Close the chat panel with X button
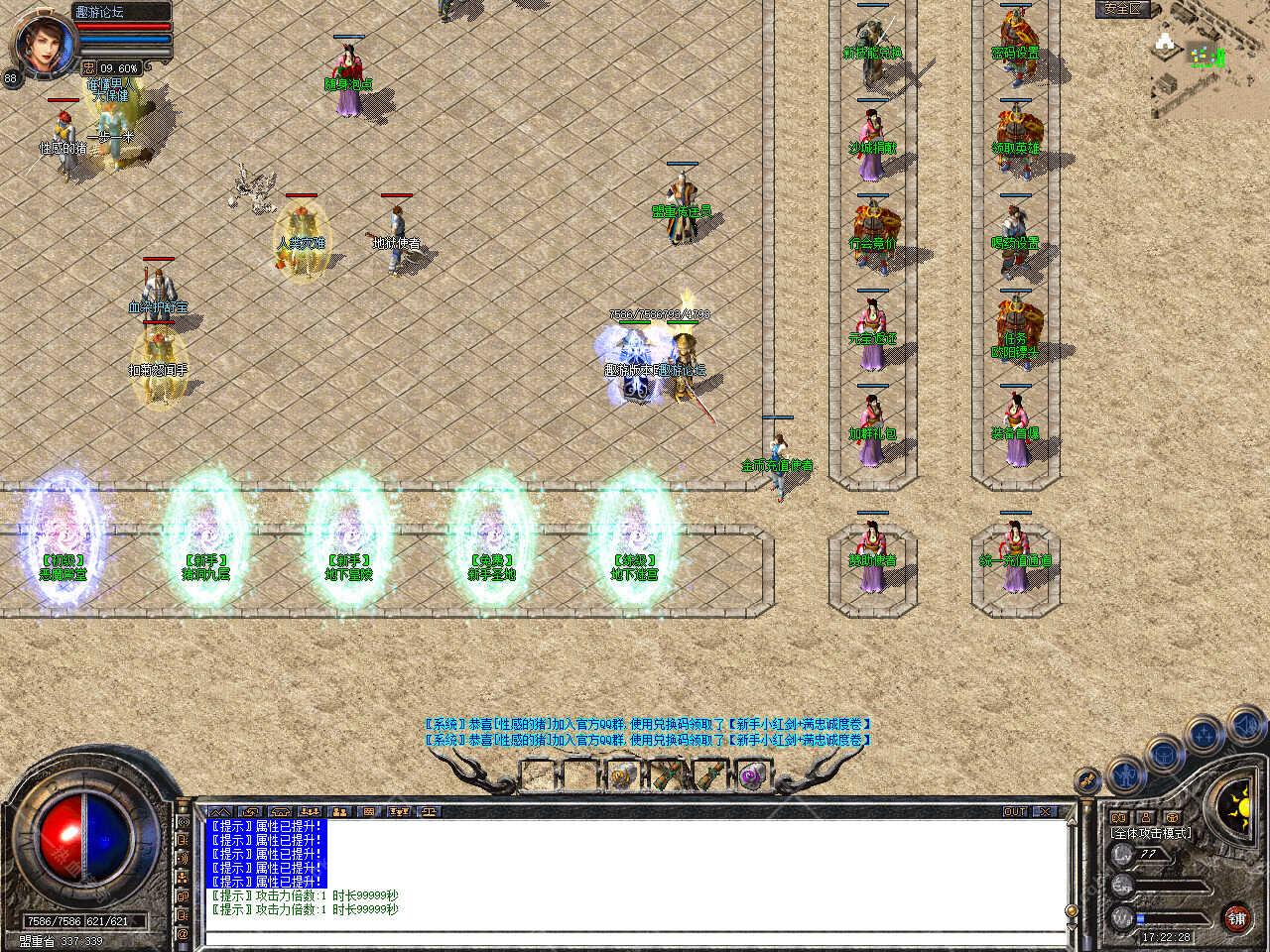This screenshot has height=952, width=1270. 1045,811
